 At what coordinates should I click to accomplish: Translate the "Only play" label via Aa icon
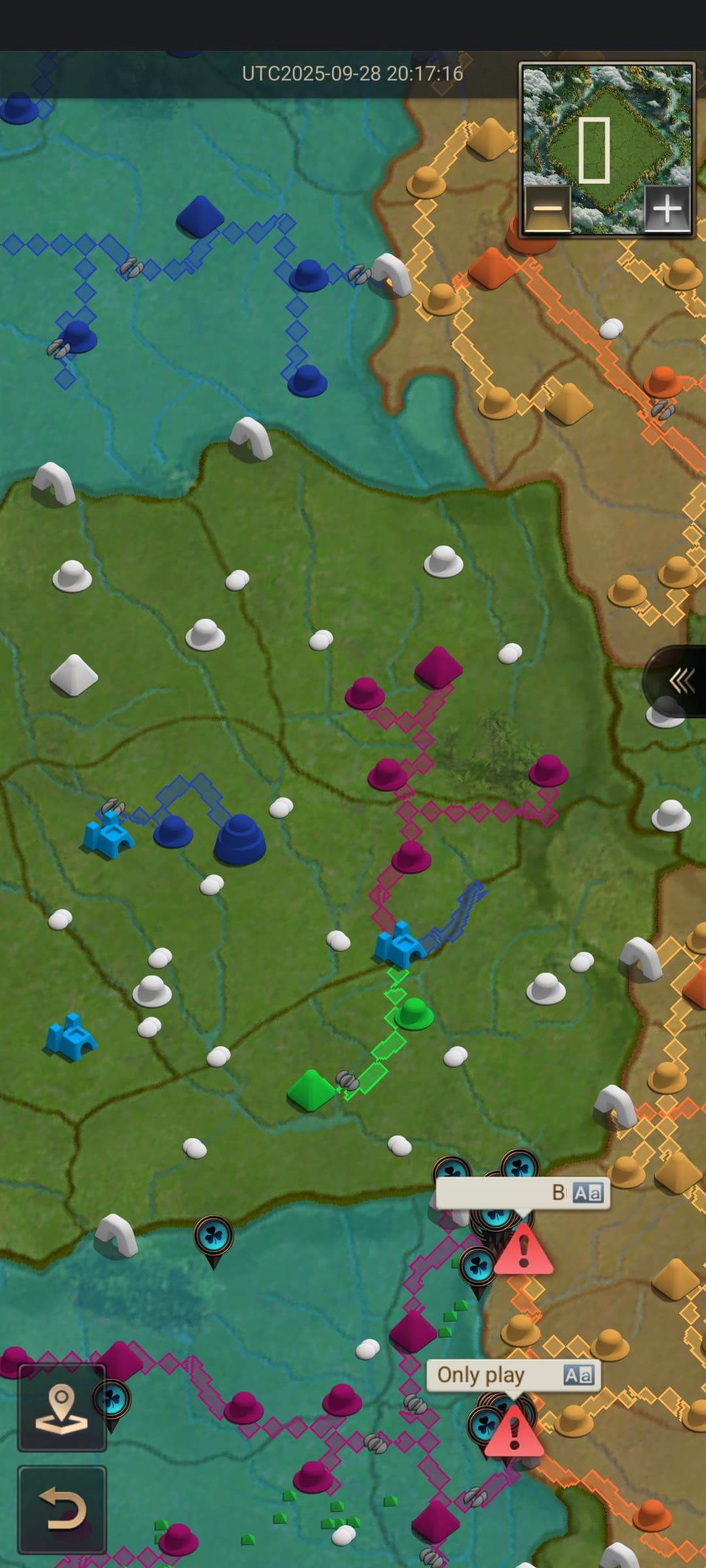pyautogui.click(x=578, y=1375)
